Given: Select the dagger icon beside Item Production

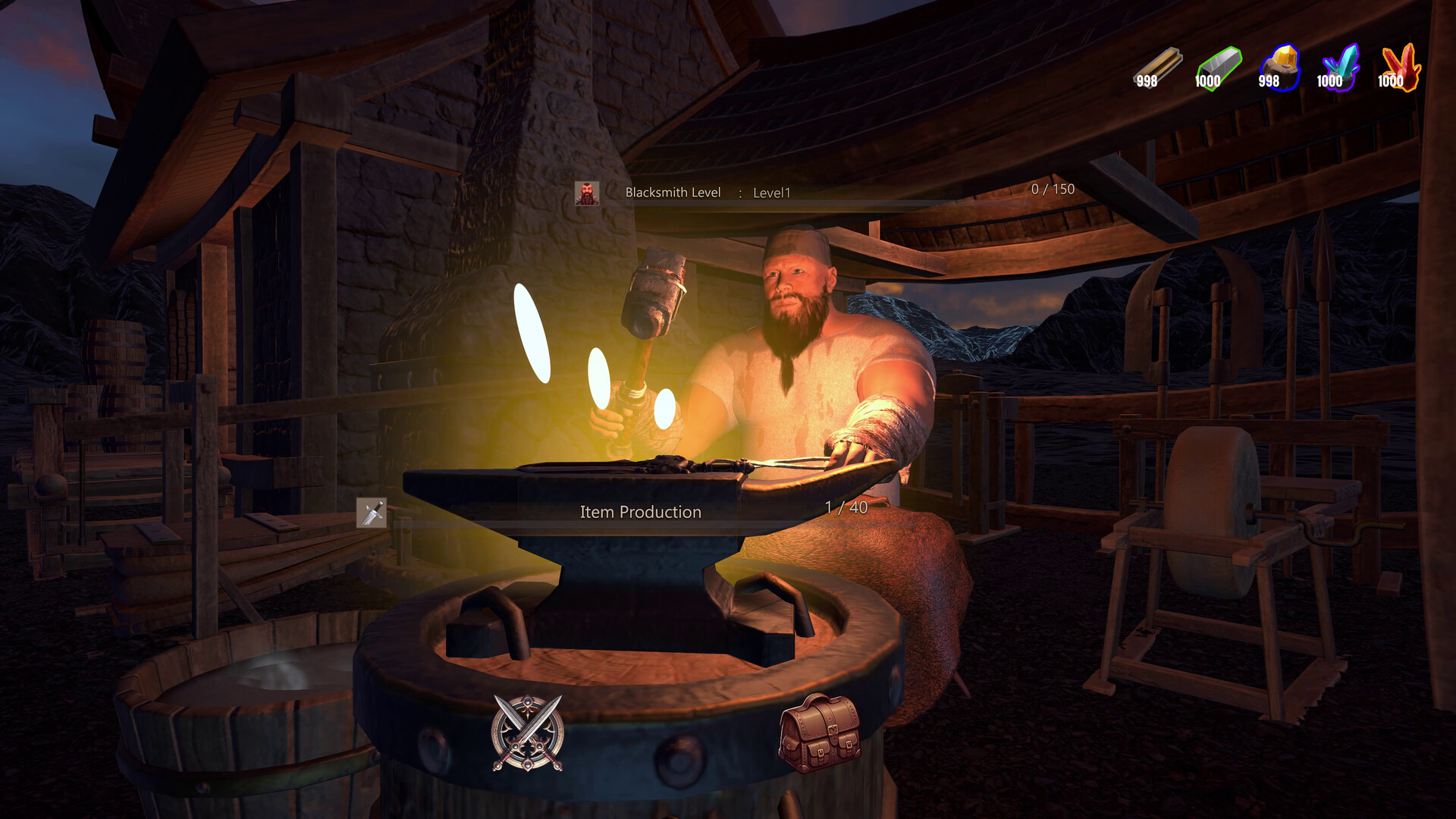Looking at the screenshot, I should click(x=371, y=512).
